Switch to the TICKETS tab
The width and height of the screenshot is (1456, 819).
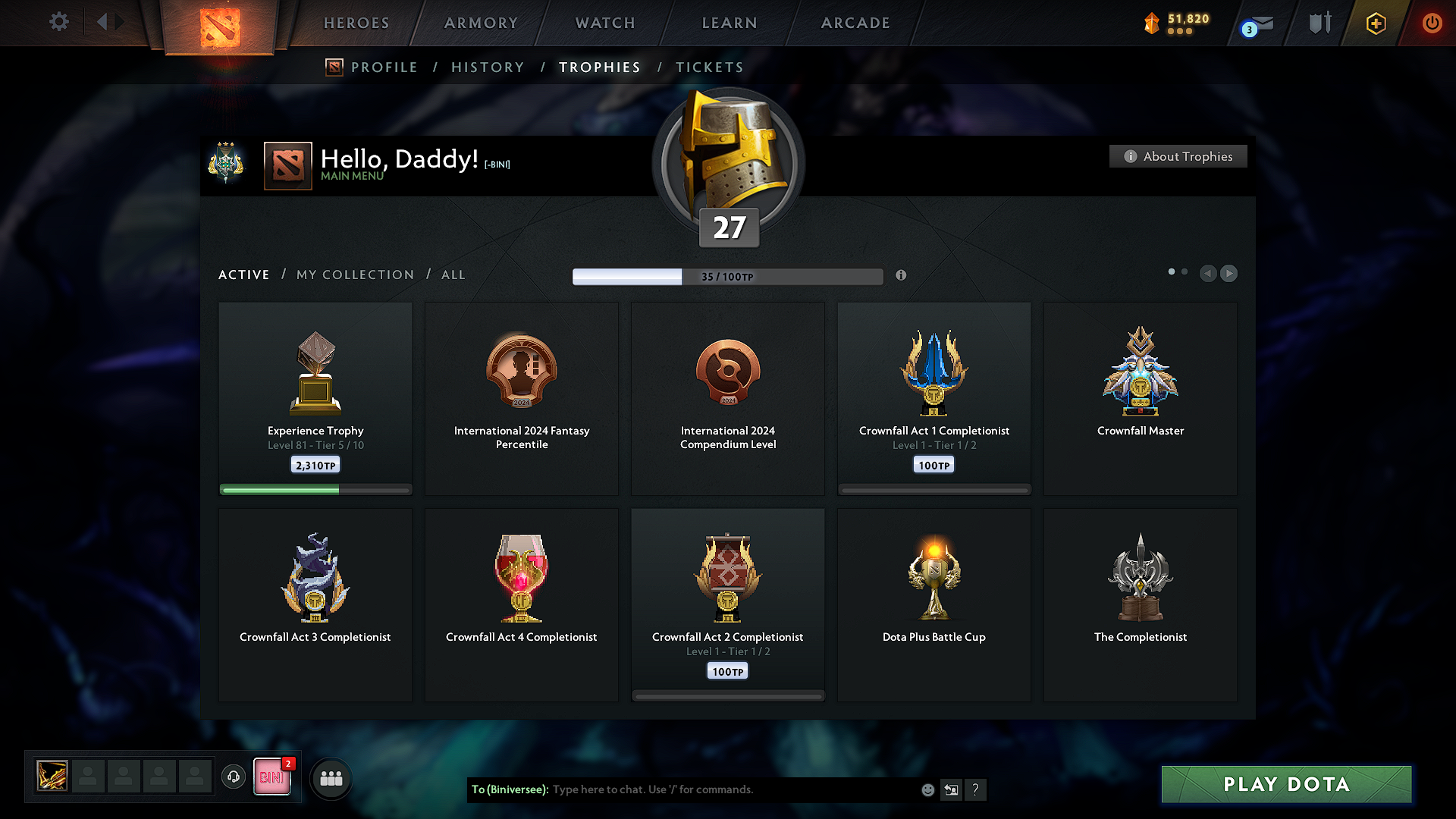(709, 67)
